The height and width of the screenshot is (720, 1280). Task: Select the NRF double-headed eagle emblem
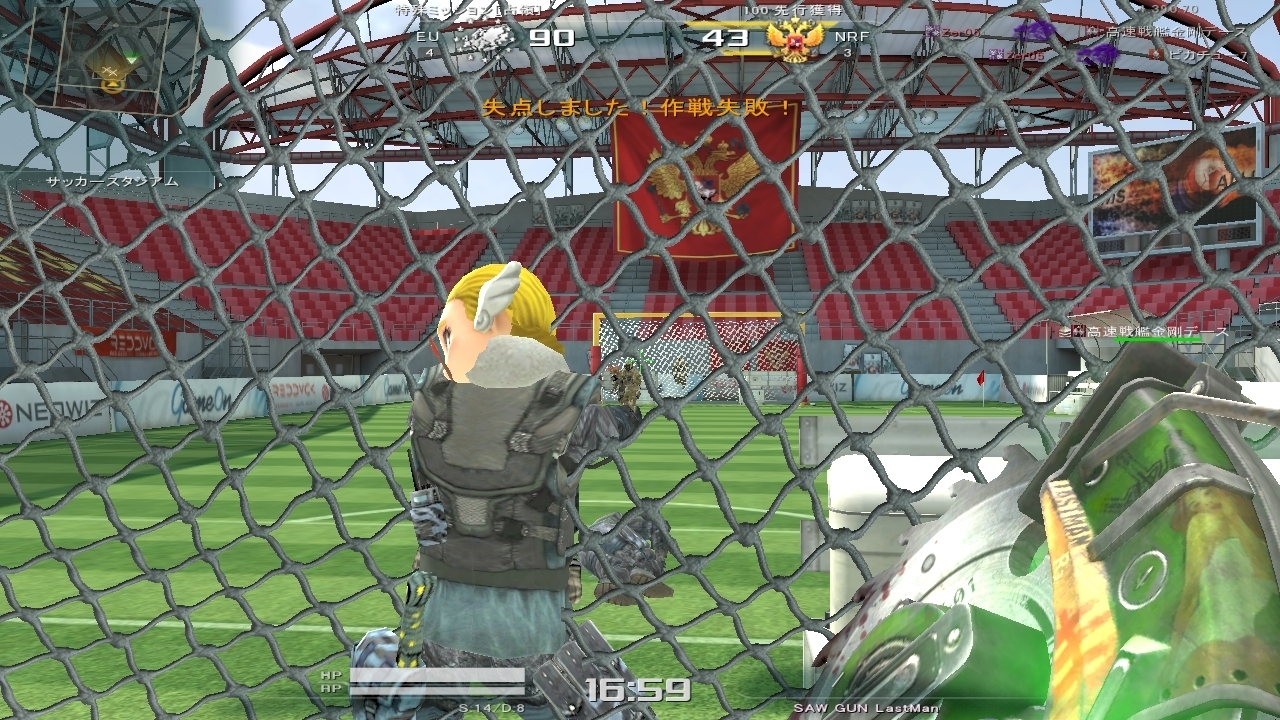click(794, 40)
